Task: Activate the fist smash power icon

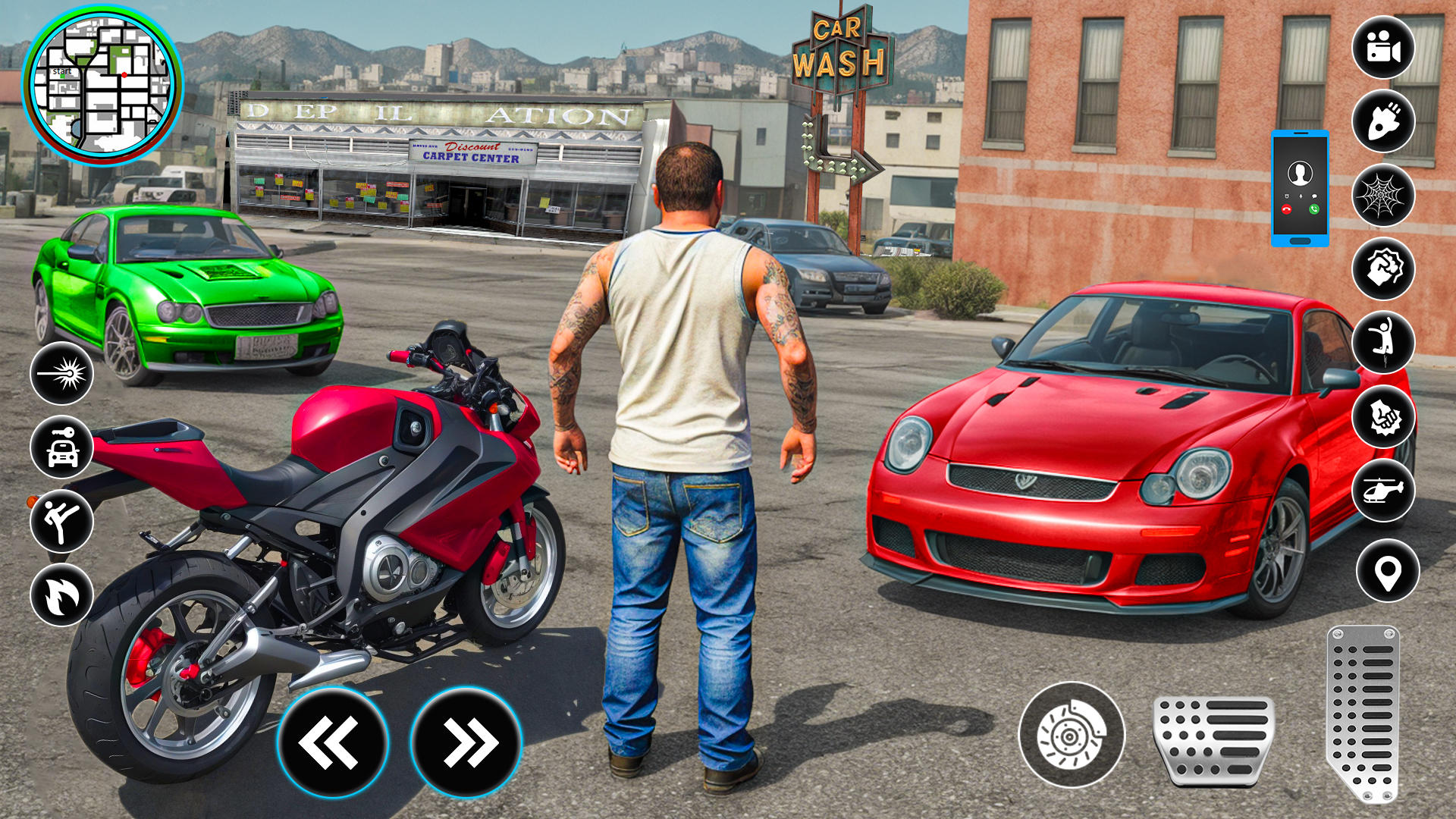Action: click(1383, 416)
